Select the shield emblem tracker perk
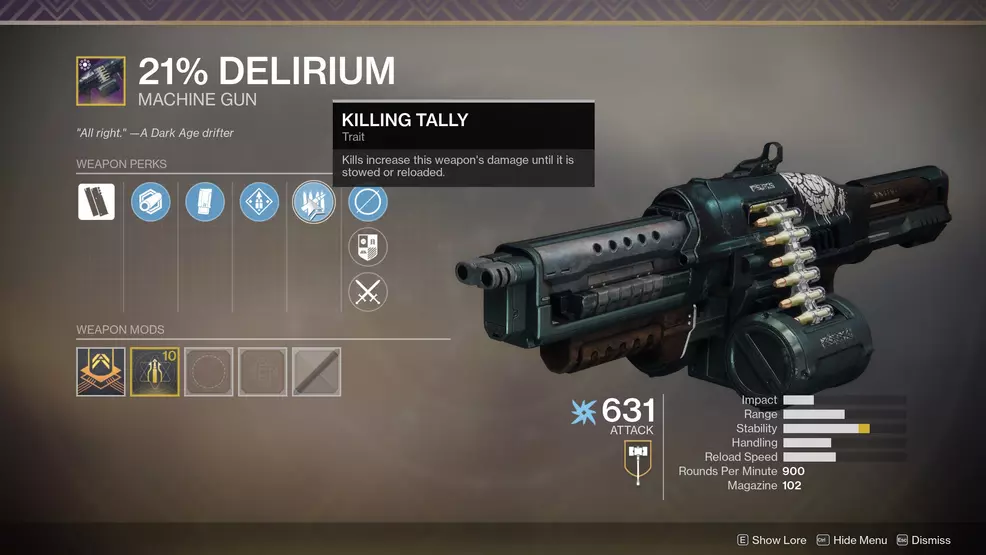 coord(368,247)
